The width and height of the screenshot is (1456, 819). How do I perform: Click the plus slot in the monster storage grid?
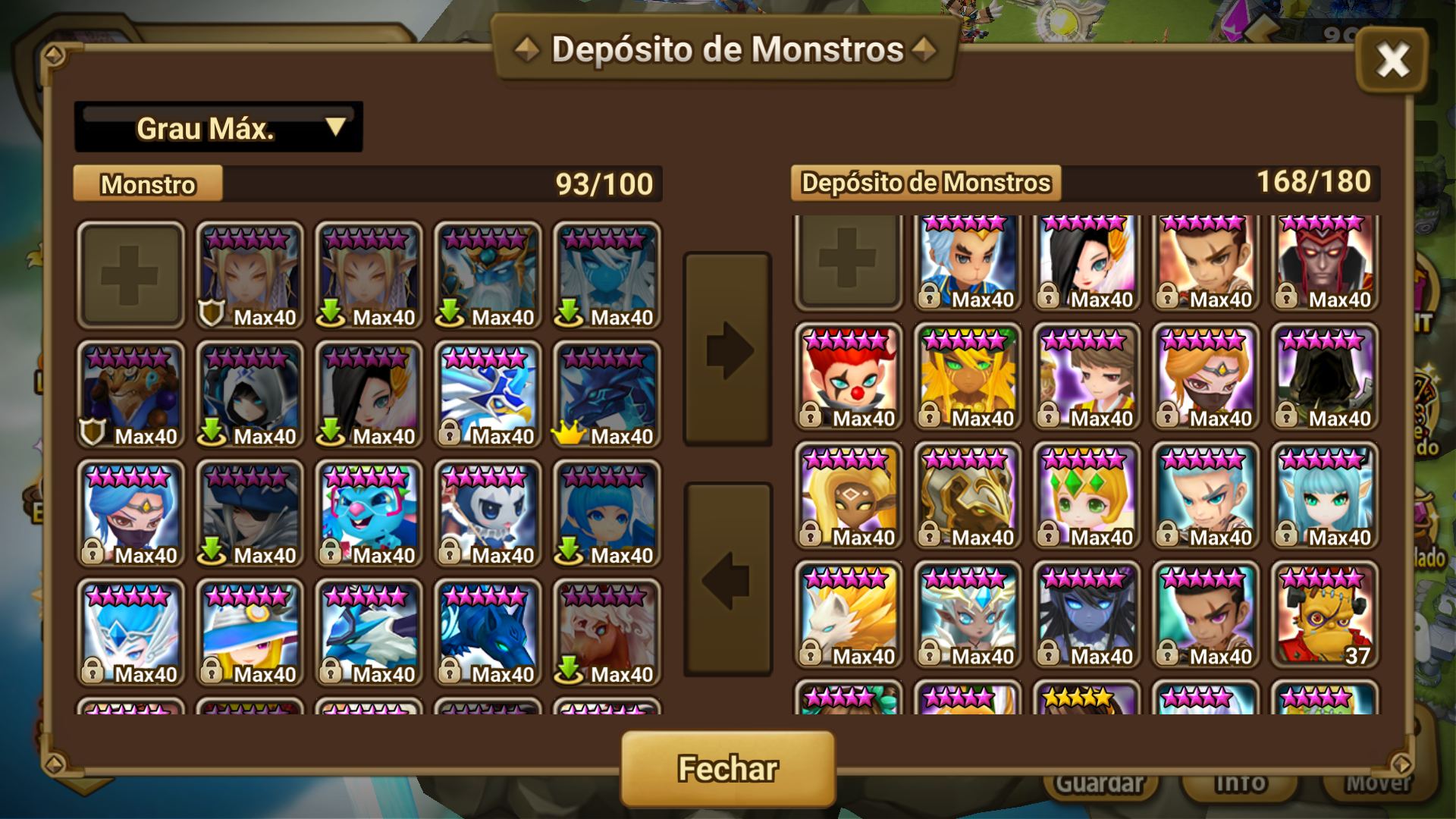pyautogui.click(x=847, y=262)
